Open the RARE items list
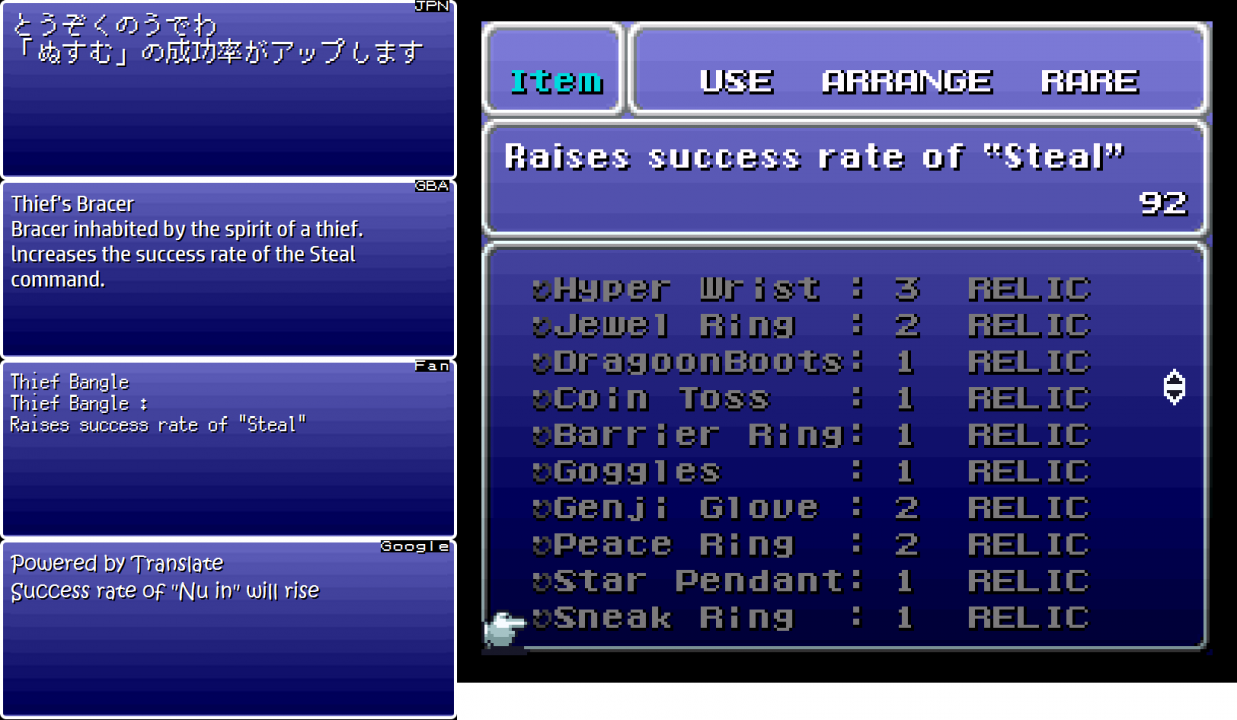The width and height of the screenshot is (1237, 720). (1089, 81)
